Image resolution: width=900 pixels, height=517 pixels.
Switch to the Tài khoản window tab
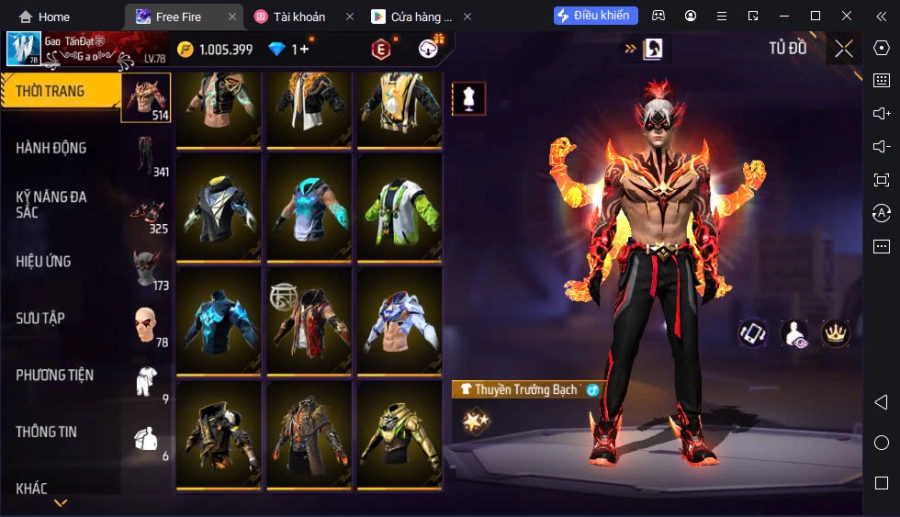(x=301, y=17)
